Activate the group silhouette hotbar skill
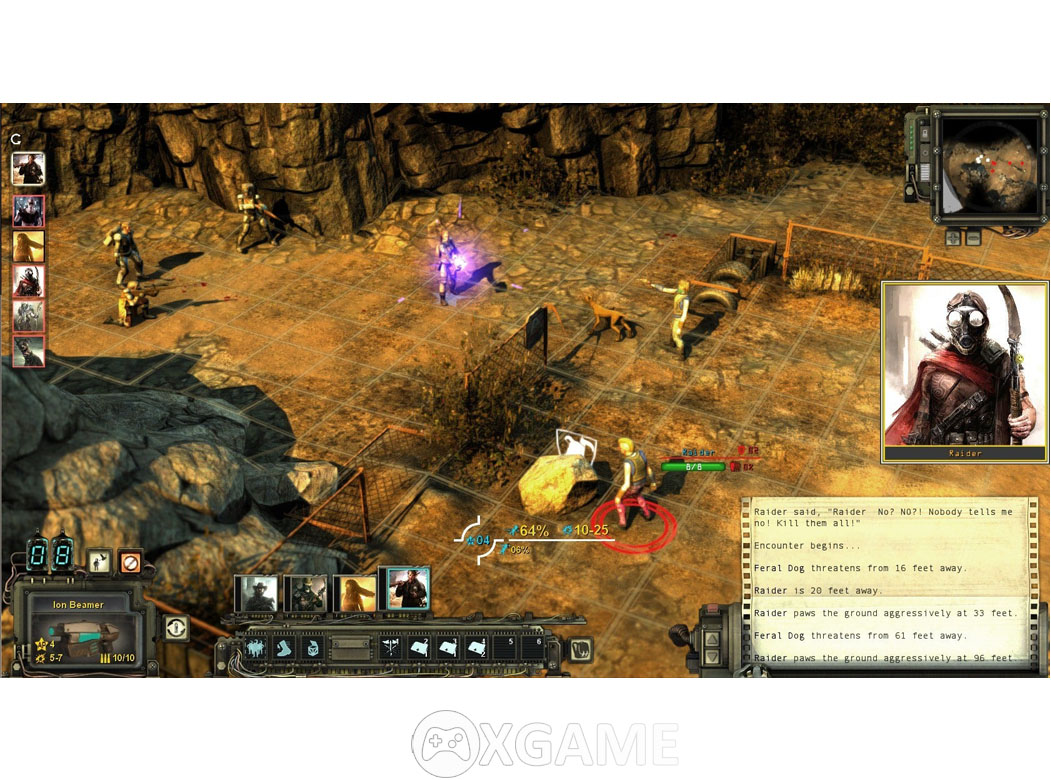Image resolution: width=1051 pixels, height=780 pixels. point(255,648)
